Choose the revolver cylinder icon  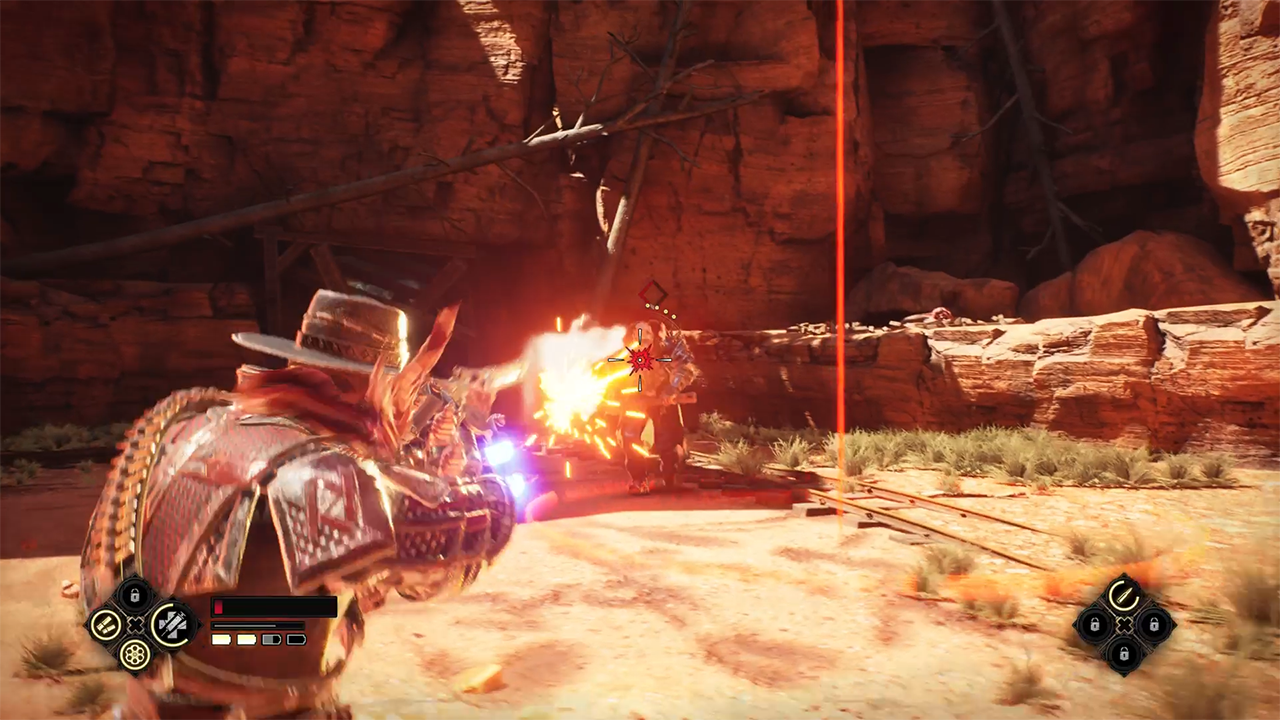coord(135,655)
